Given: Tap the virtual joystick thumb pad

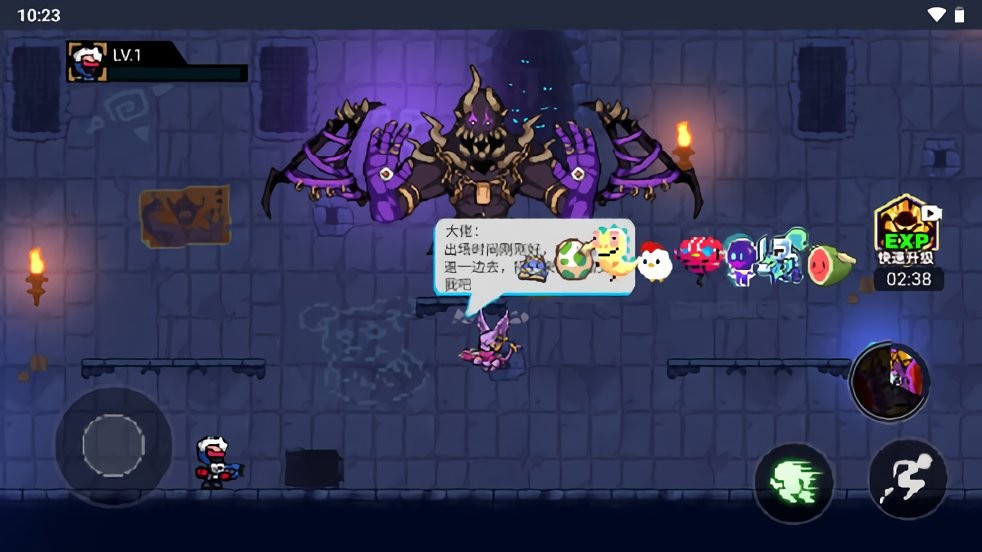Looking at the screenshot, I should 113,445.
